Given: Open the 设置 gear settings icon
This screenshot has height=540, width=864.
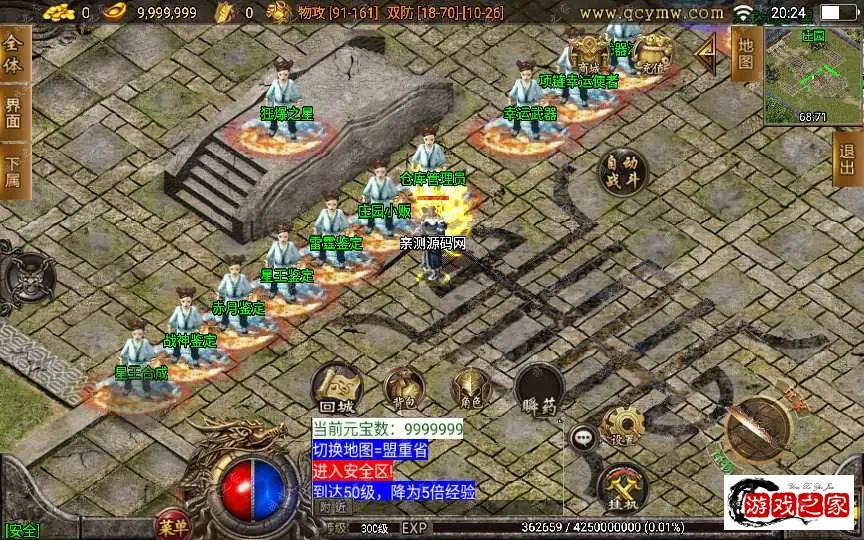Looking at the screenshot, I should pos(622,427).
